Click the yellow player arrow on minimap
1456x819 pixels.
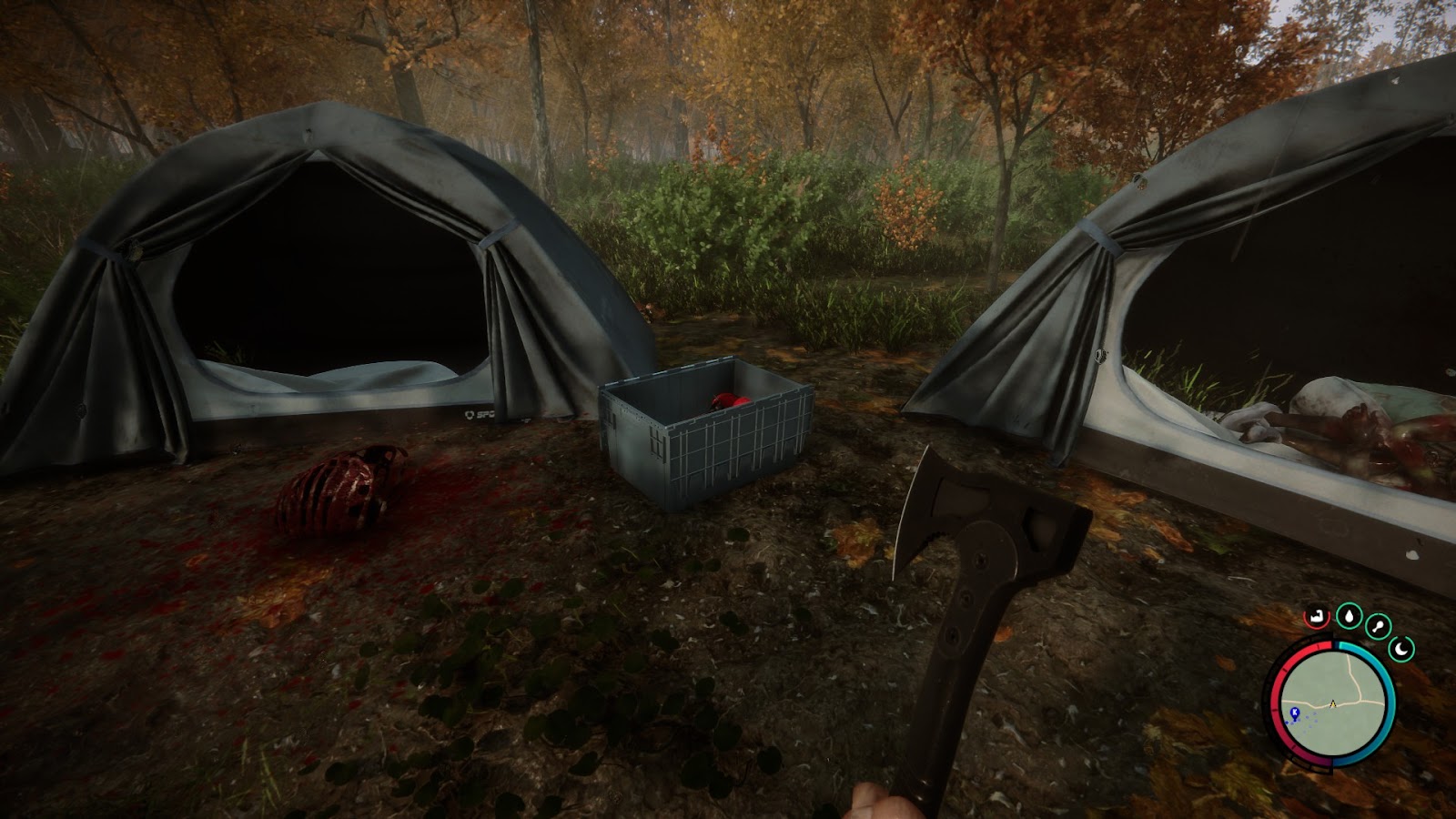[1333, 703]
